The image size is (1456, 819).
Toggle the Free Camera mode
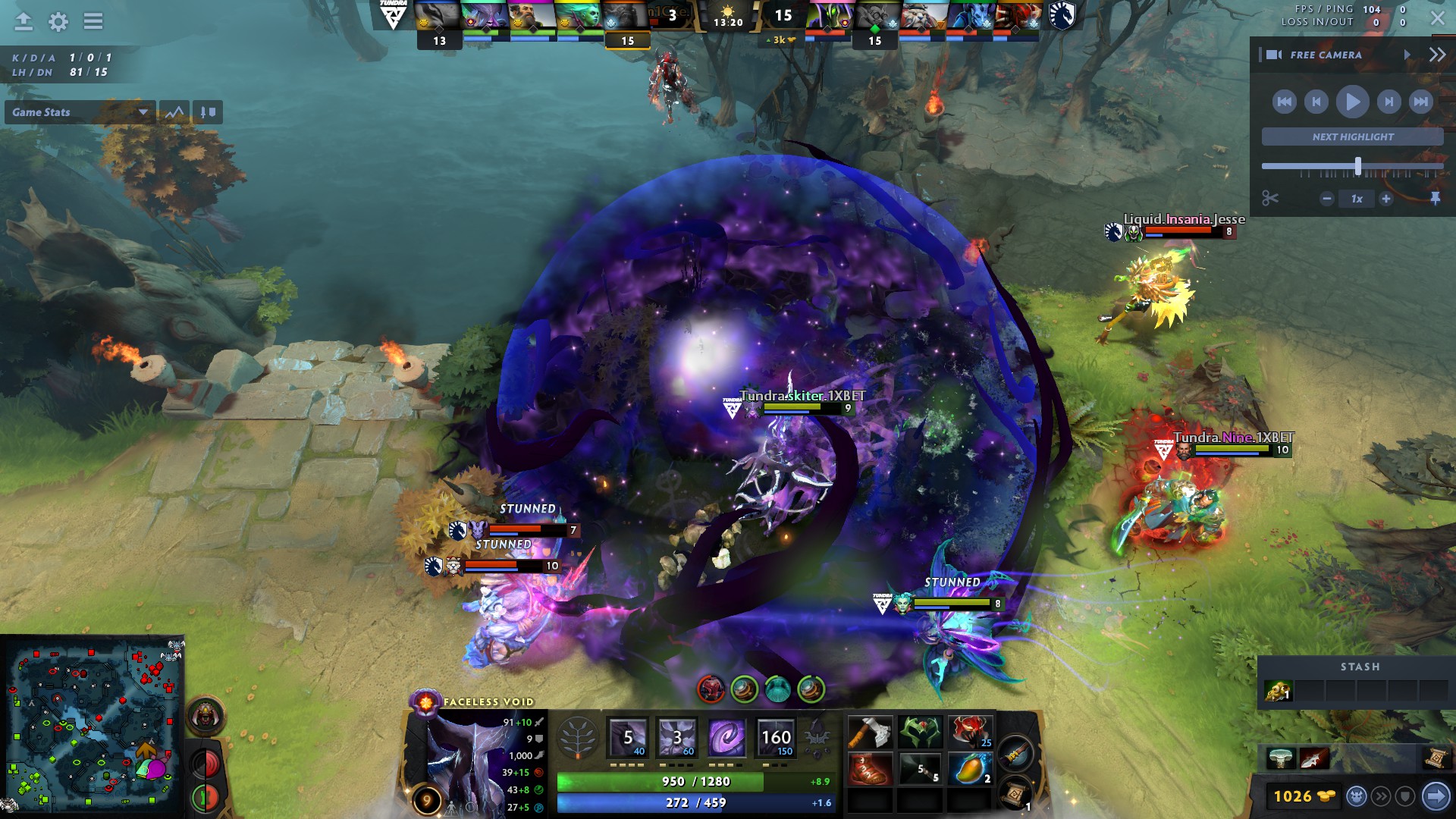(x=1326, y=55)
